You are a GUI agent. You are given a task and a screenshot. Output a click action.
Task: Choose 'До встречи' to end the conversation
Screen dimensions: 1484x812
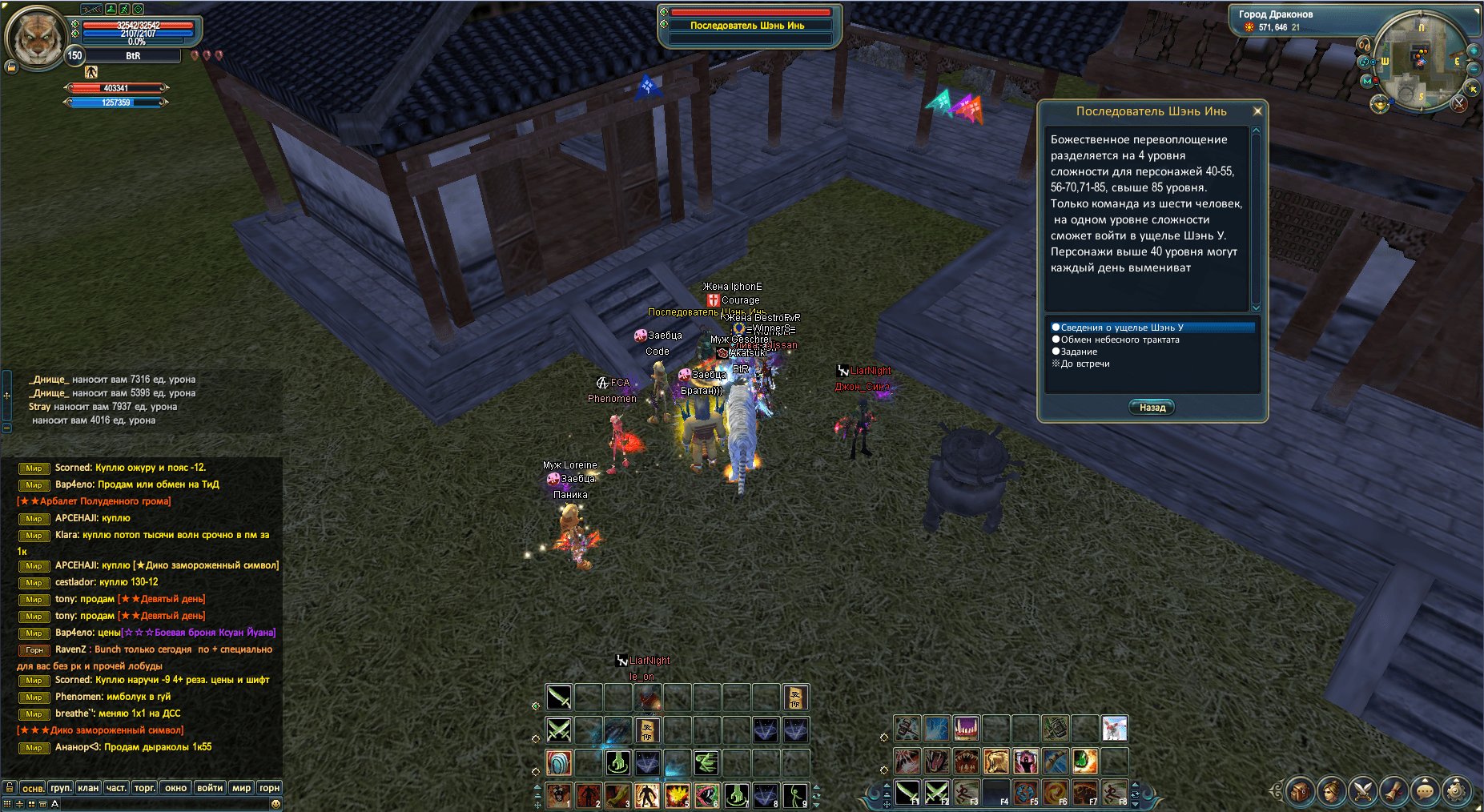(1084, 364)
